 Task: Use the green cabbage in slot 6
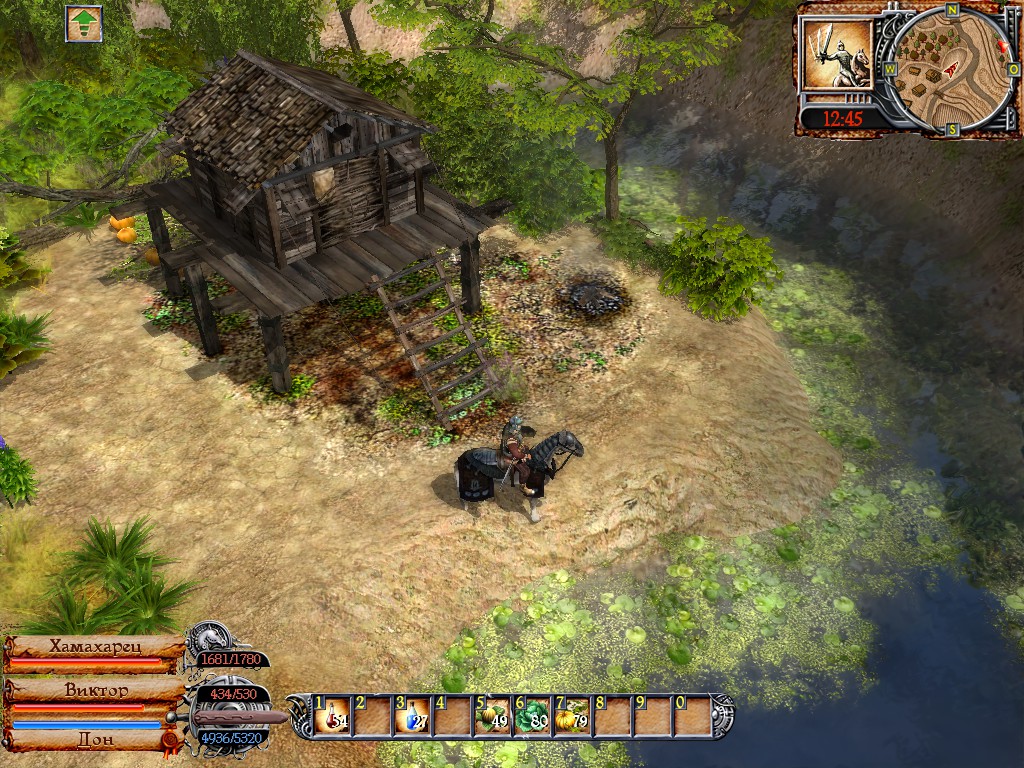pyautogui.click(x=532, y=717)
